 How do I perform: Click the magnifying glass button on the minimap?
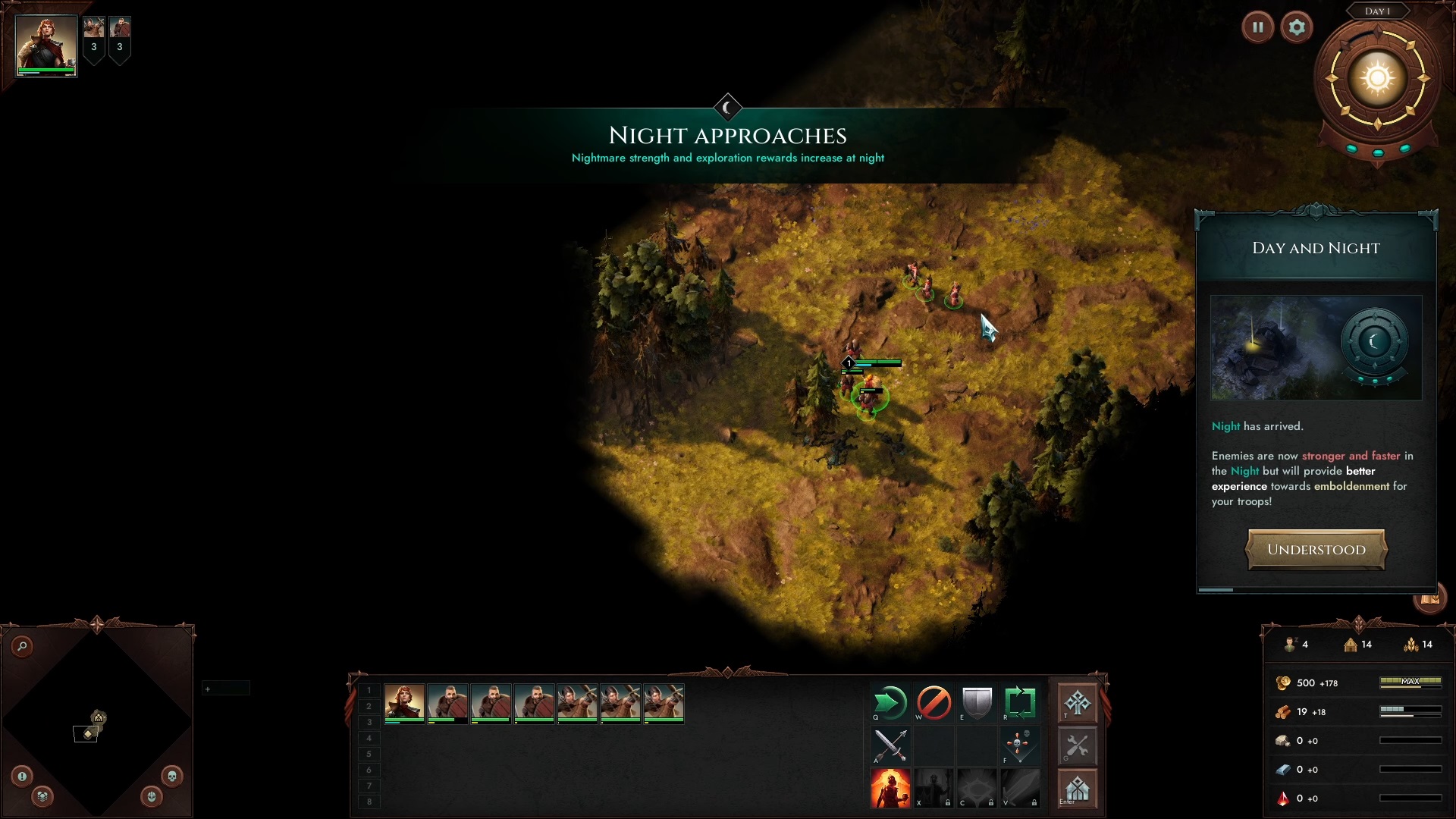23,646
